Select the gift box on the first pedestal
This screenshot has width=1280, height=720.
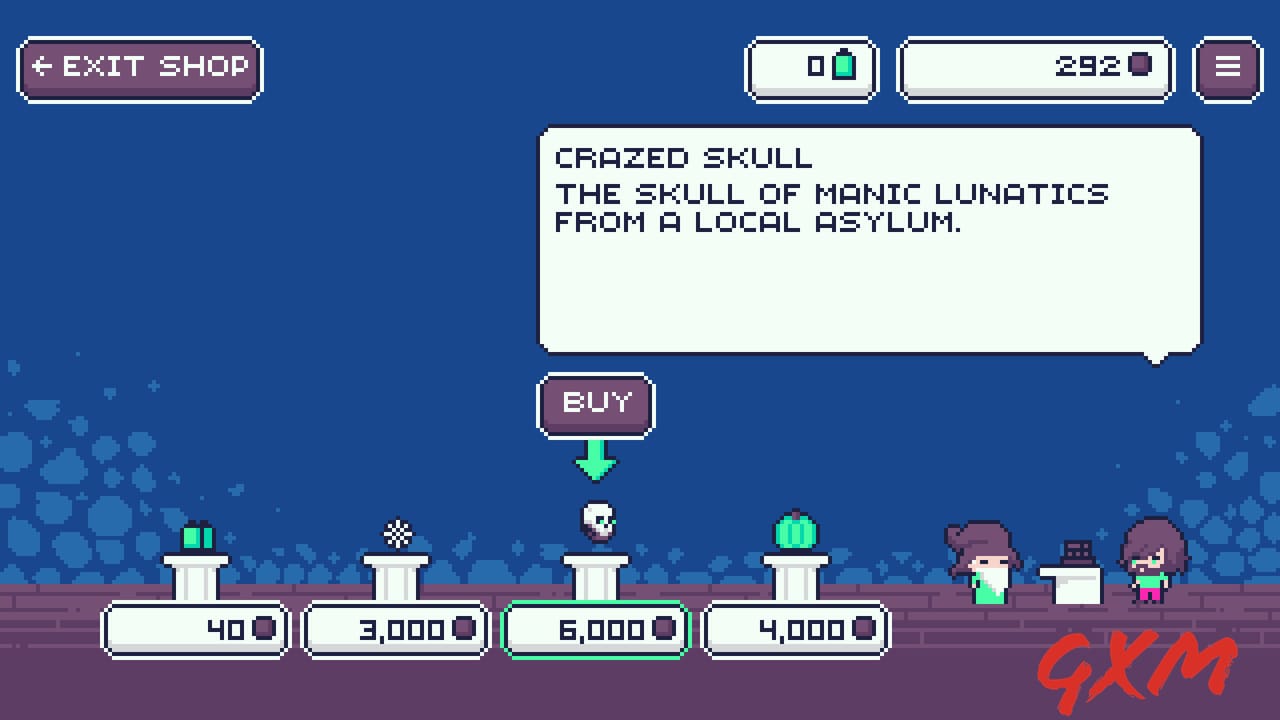point(196,537)
